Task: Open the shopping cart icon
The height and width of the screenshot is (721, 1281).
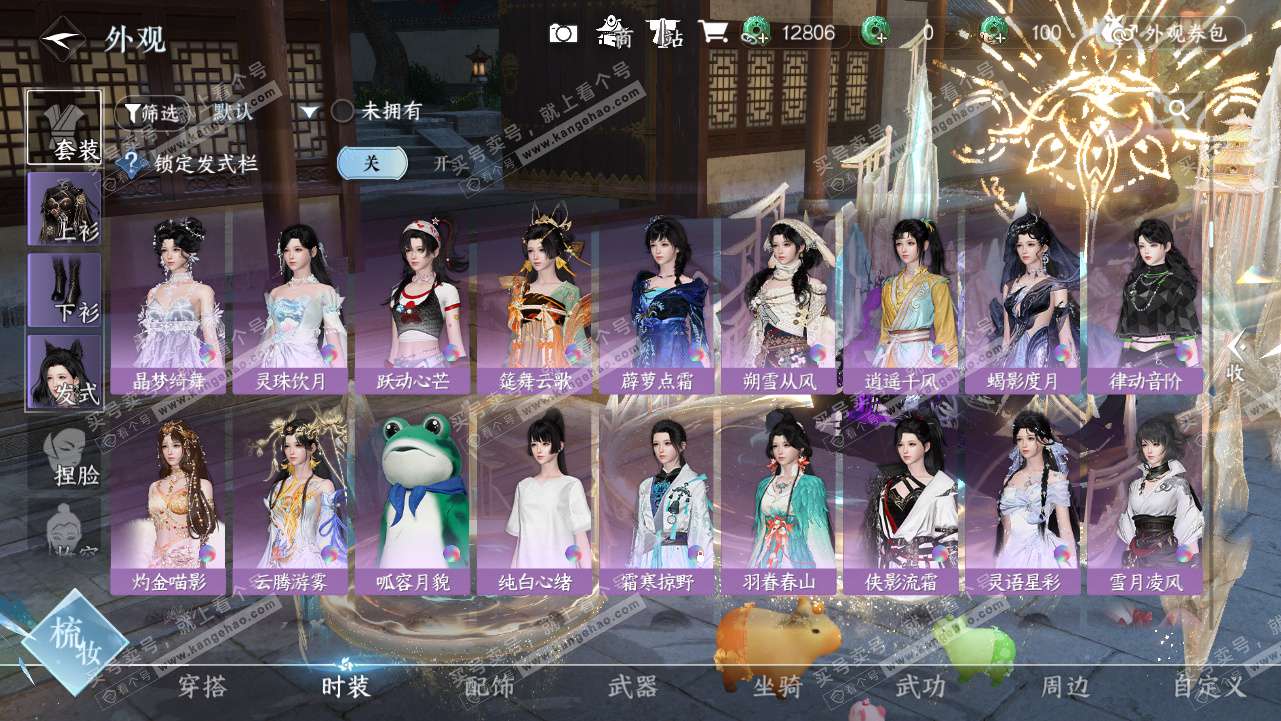Action: [x=712, y=32]
